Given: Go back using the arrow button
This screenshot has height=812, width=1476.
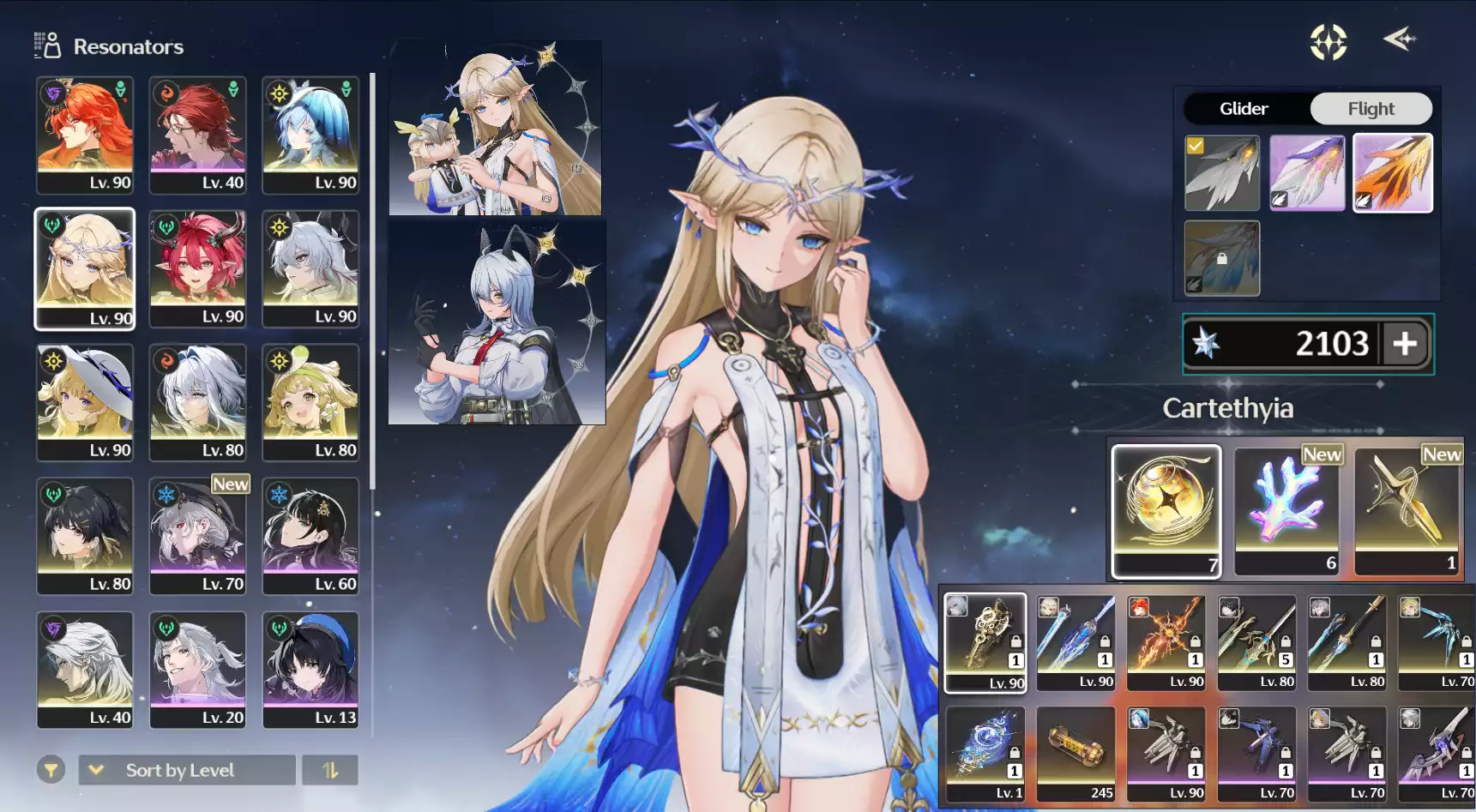Looking at the screenshot, I should coord(1400,39).
